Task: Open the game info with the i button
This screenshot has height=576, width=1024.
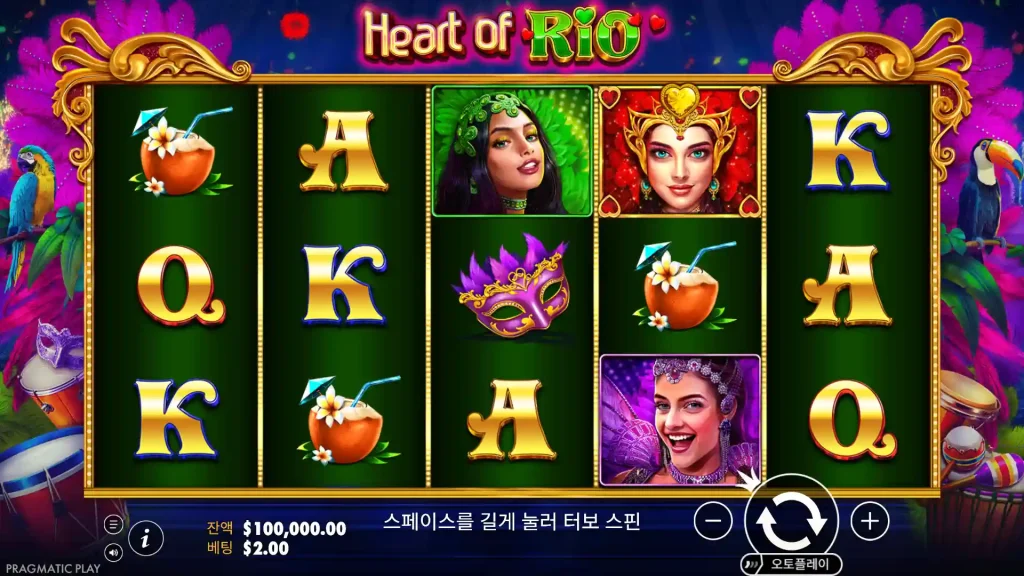Action: tap(146, 537)
